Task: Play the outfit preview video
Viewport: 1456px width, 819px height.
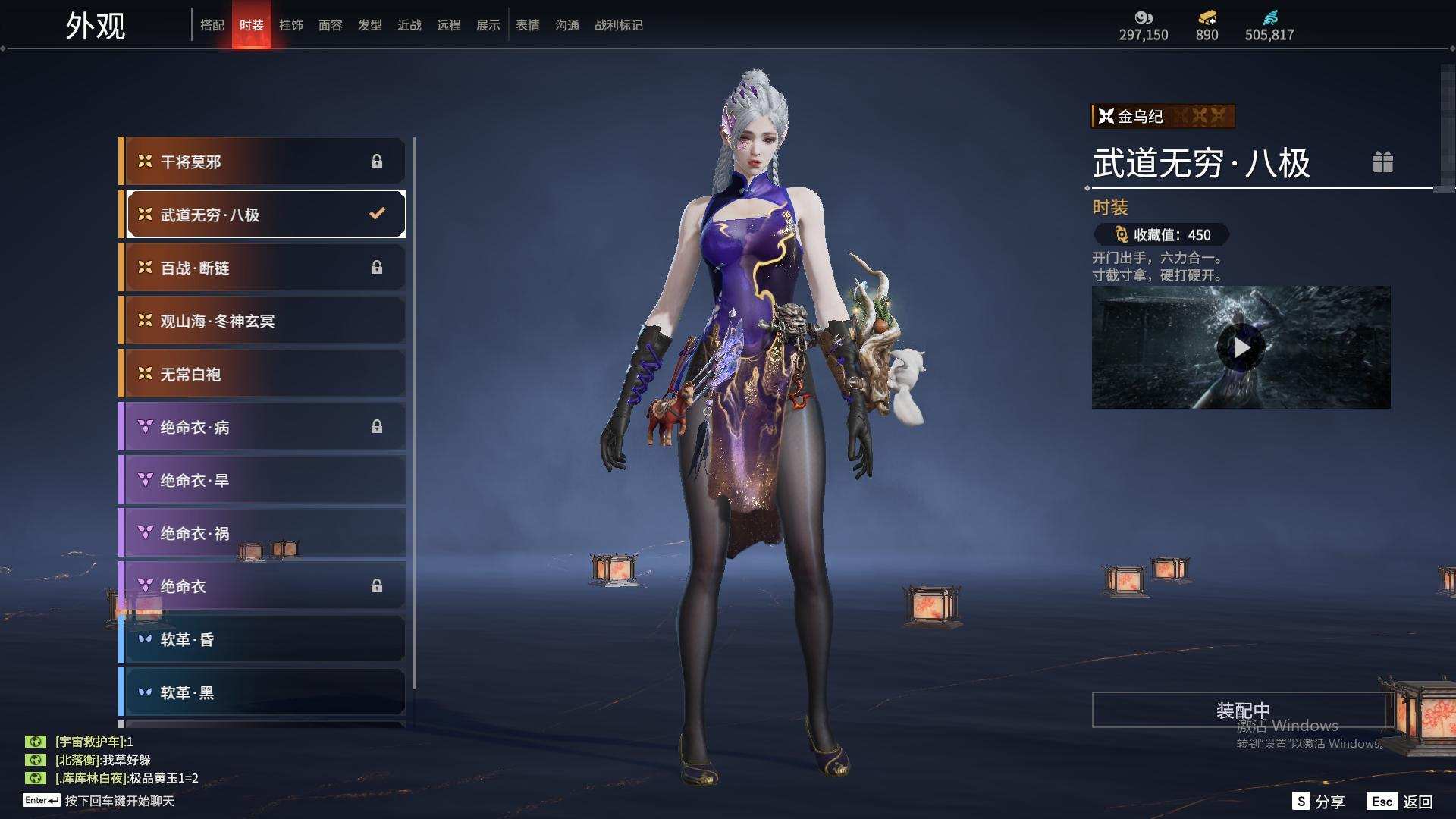Action: pyautogui.click(x=1241, y=347)
